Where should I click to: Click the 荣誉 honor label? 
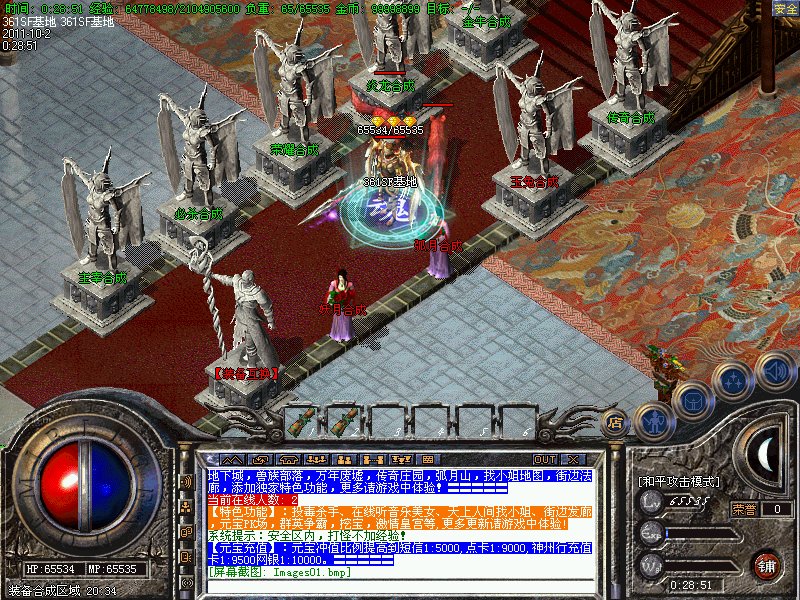(744, 508)
